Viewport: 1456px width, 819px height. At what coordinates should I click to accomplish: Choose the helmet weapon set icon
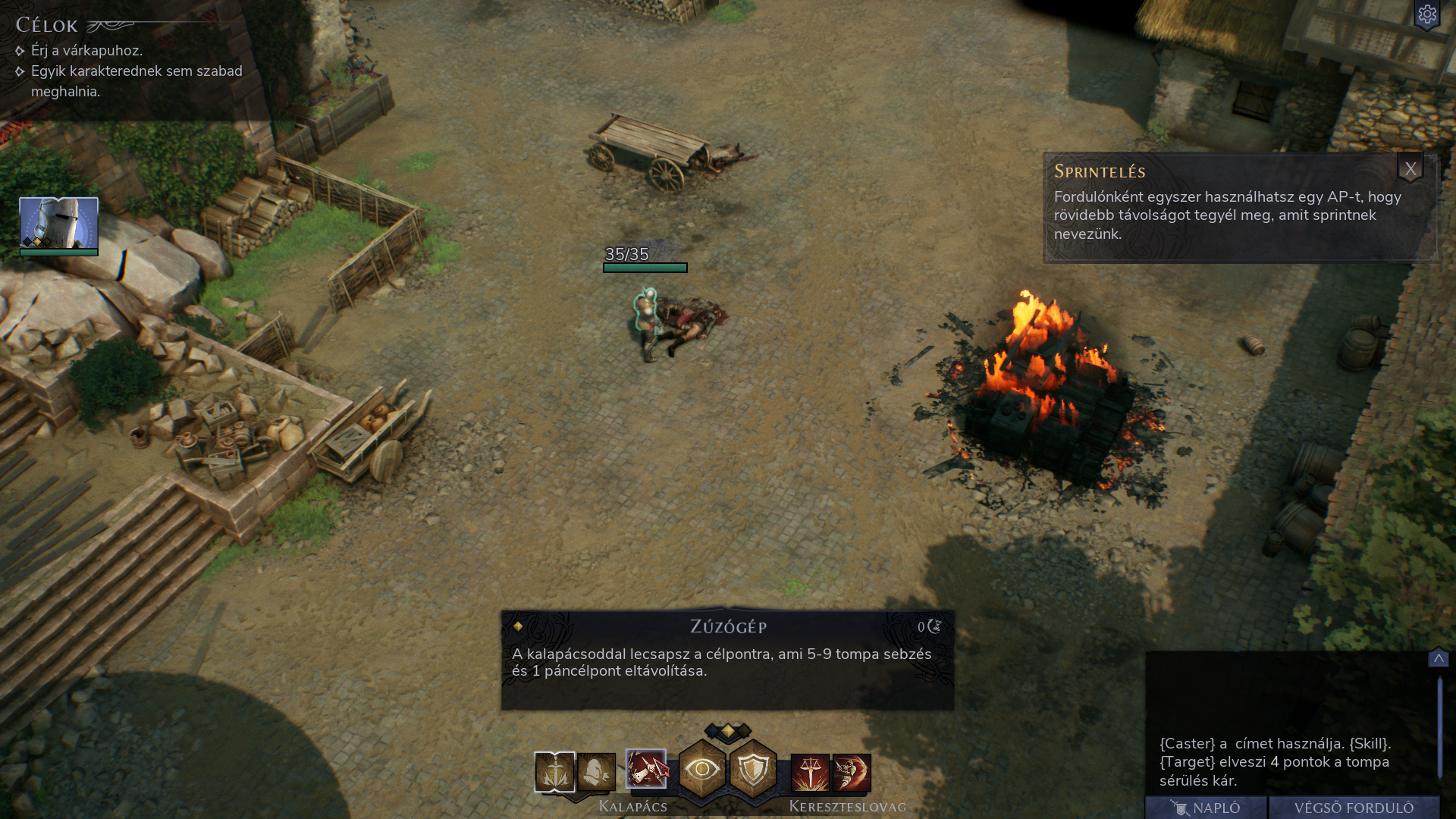(x=597, y=772)
